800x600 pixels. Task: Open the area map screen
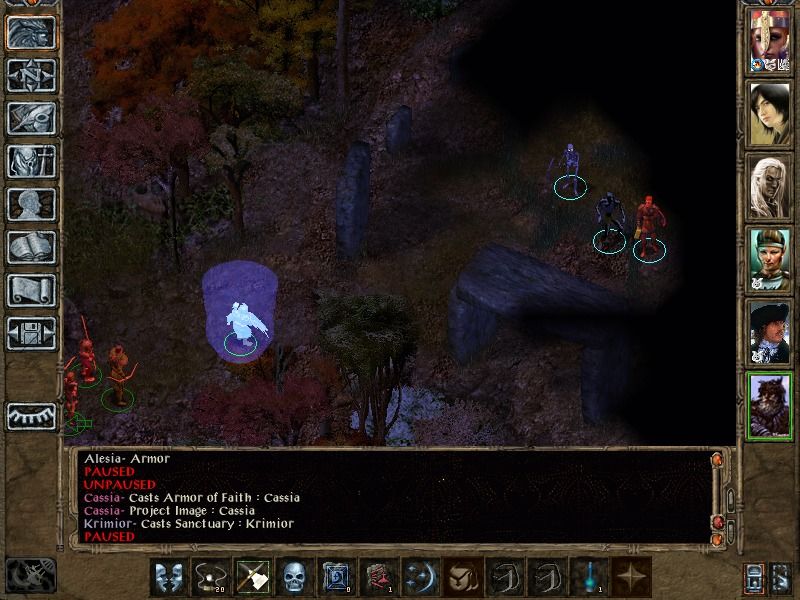pos(31,75)
